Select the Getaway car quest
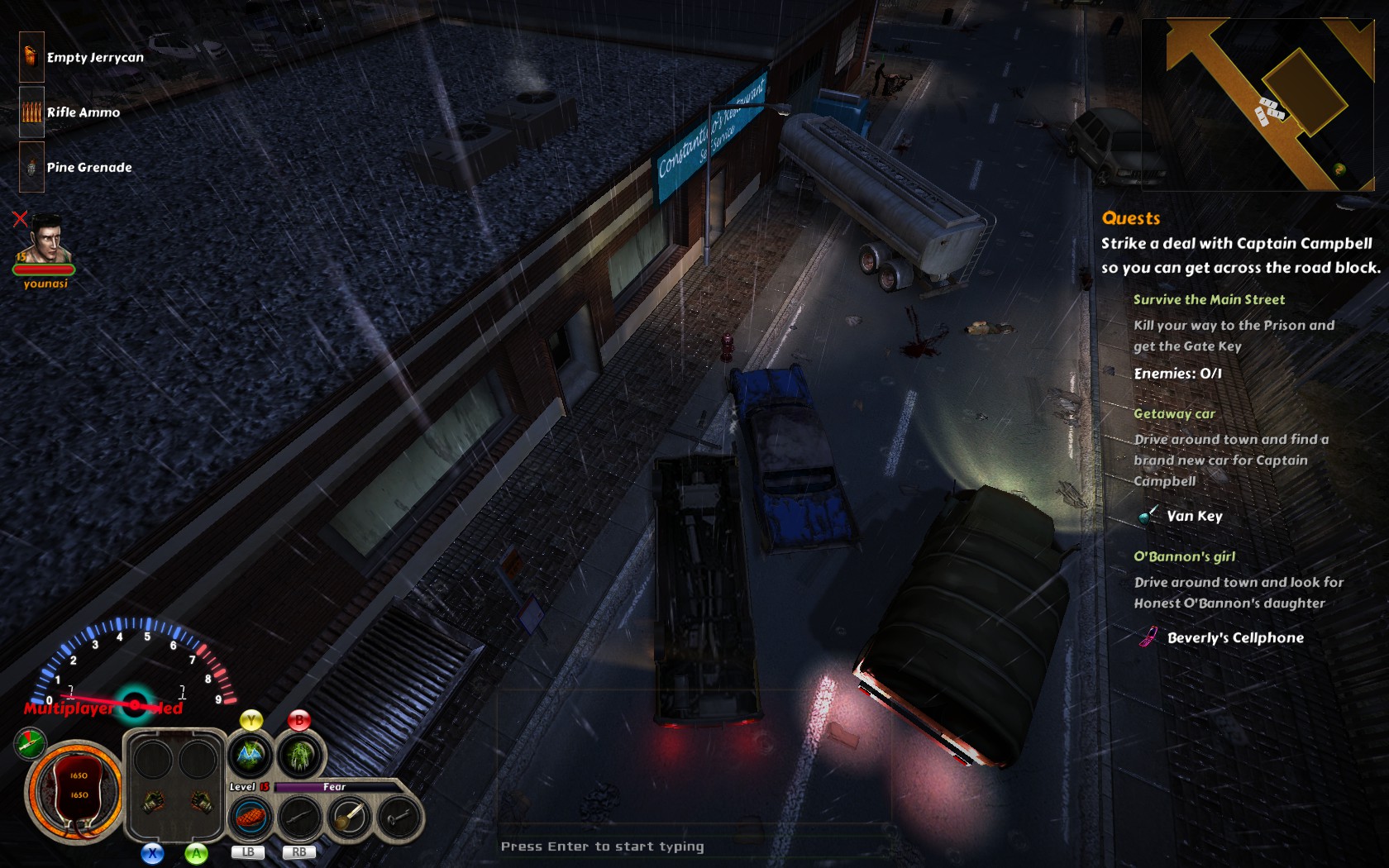This screenshot has height=868, width=1389. pos(1174,413)
